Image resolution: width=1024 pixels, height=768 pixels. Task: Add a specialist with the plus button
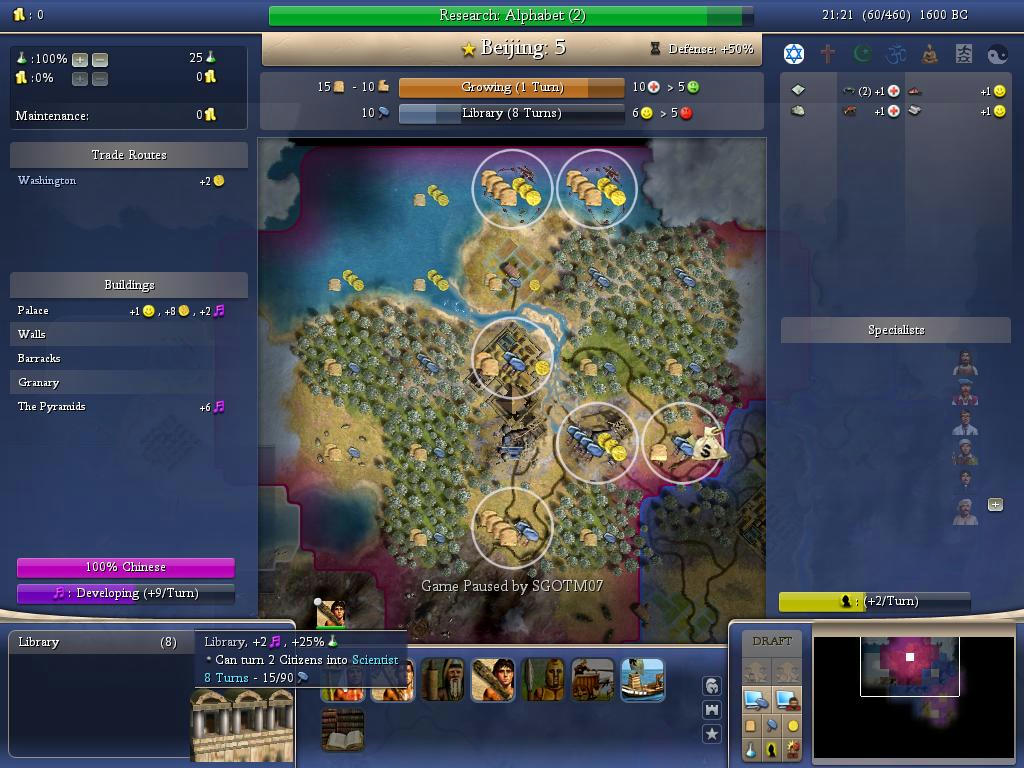[x=995, y=505]
